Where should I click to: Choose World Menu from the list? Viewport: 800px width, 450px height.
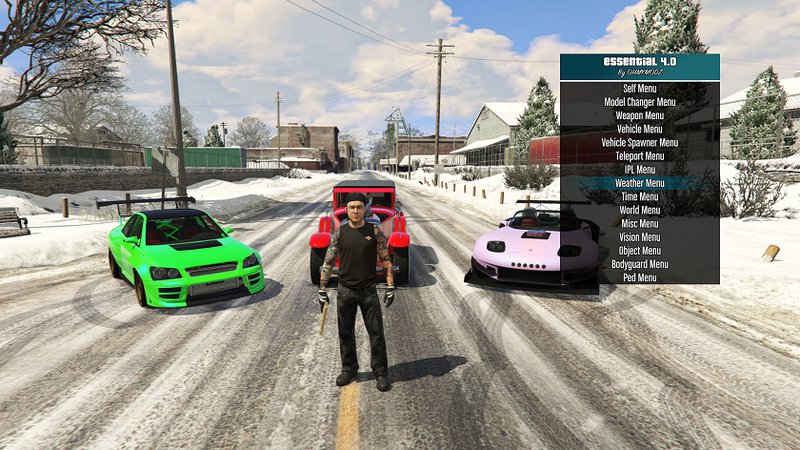coord(639,210)
